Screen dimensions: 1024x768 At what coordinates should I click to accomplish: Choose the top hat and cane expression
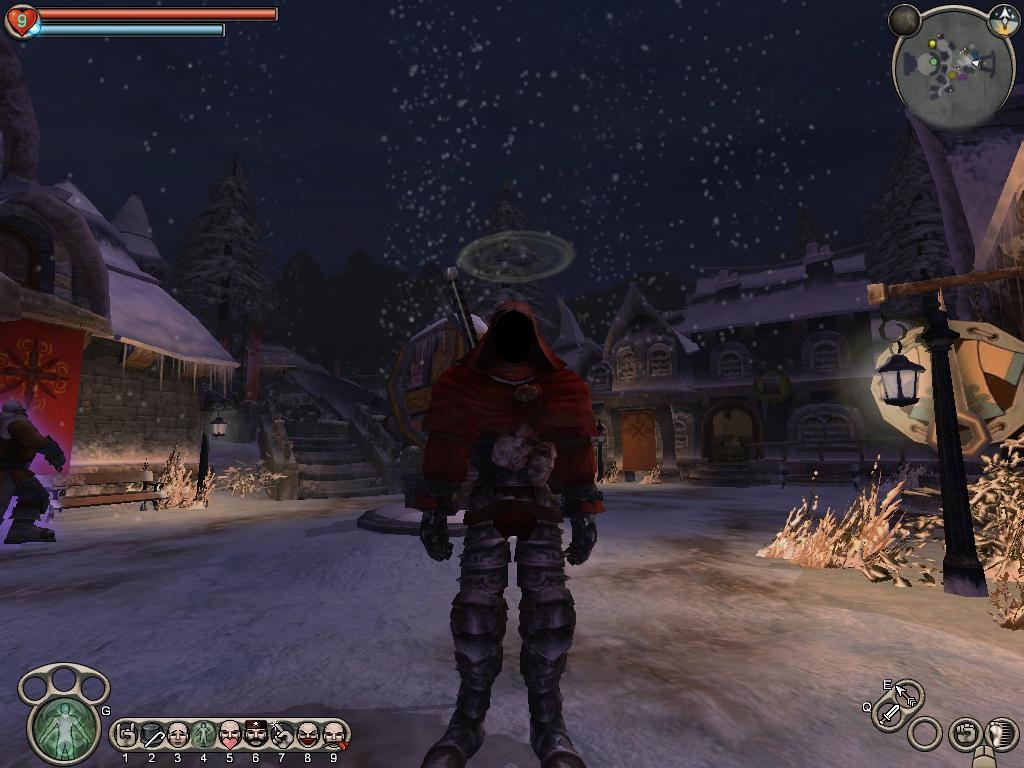[152, 736]
